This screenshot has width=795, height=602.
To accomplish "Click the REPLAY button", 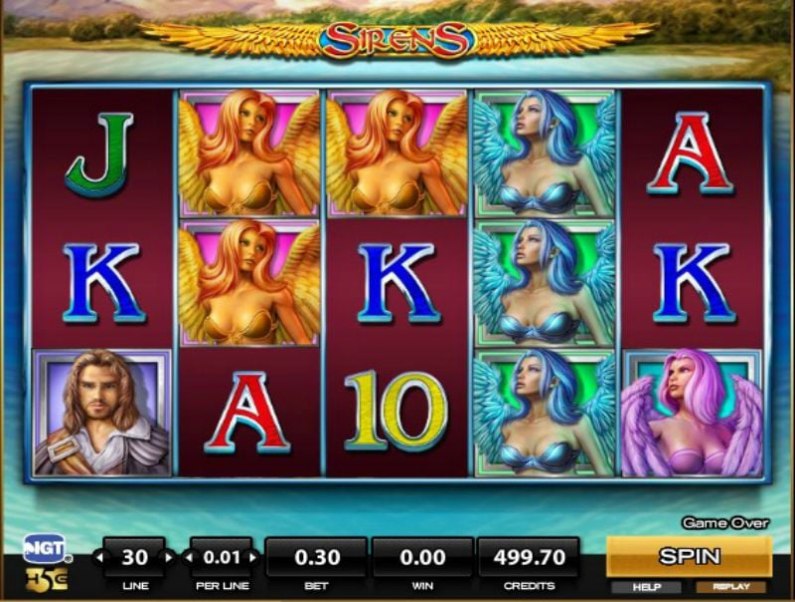I will (x=731, y=587).
